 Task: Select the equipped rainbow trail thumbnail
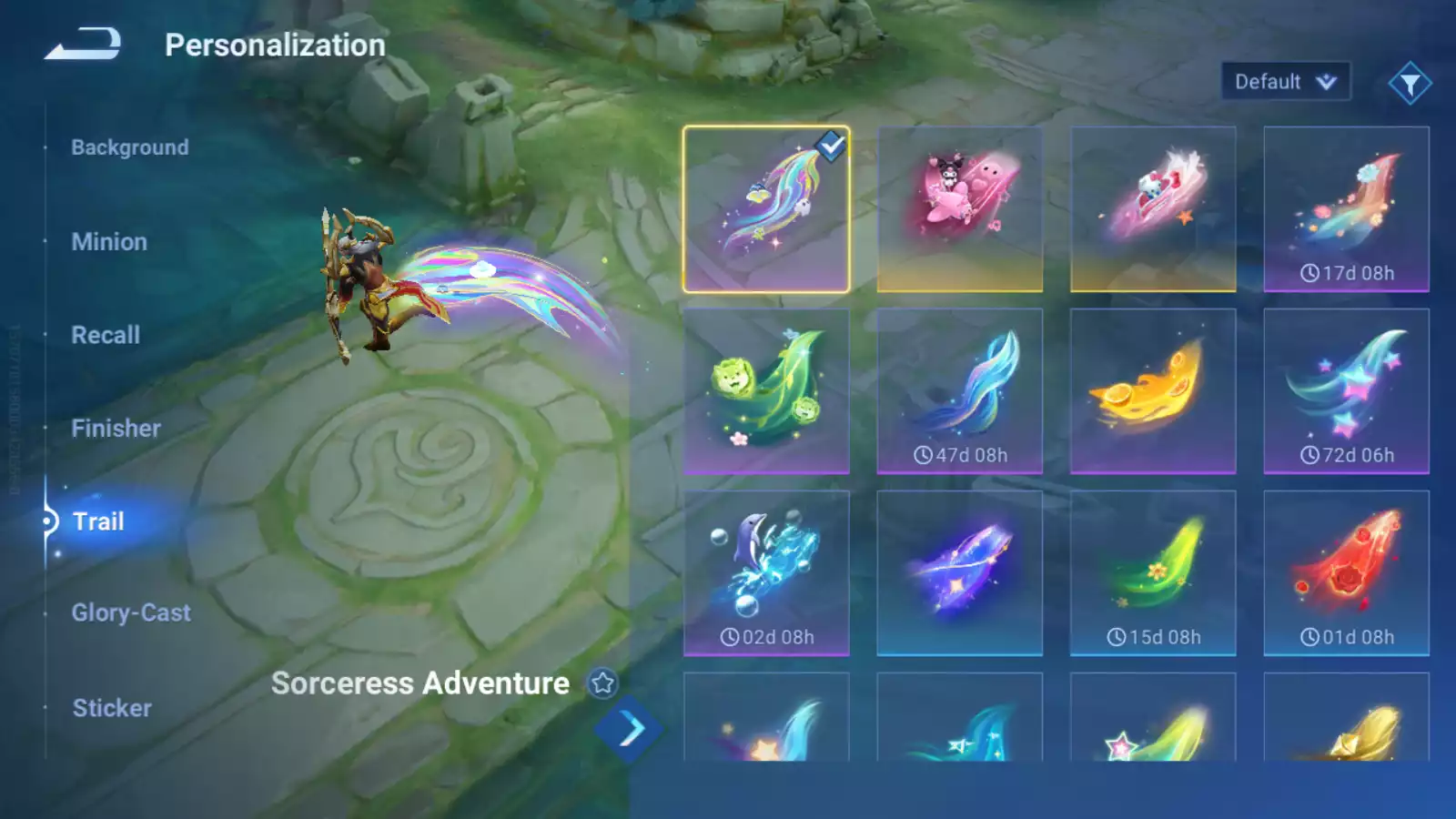[x=766, y=209]
